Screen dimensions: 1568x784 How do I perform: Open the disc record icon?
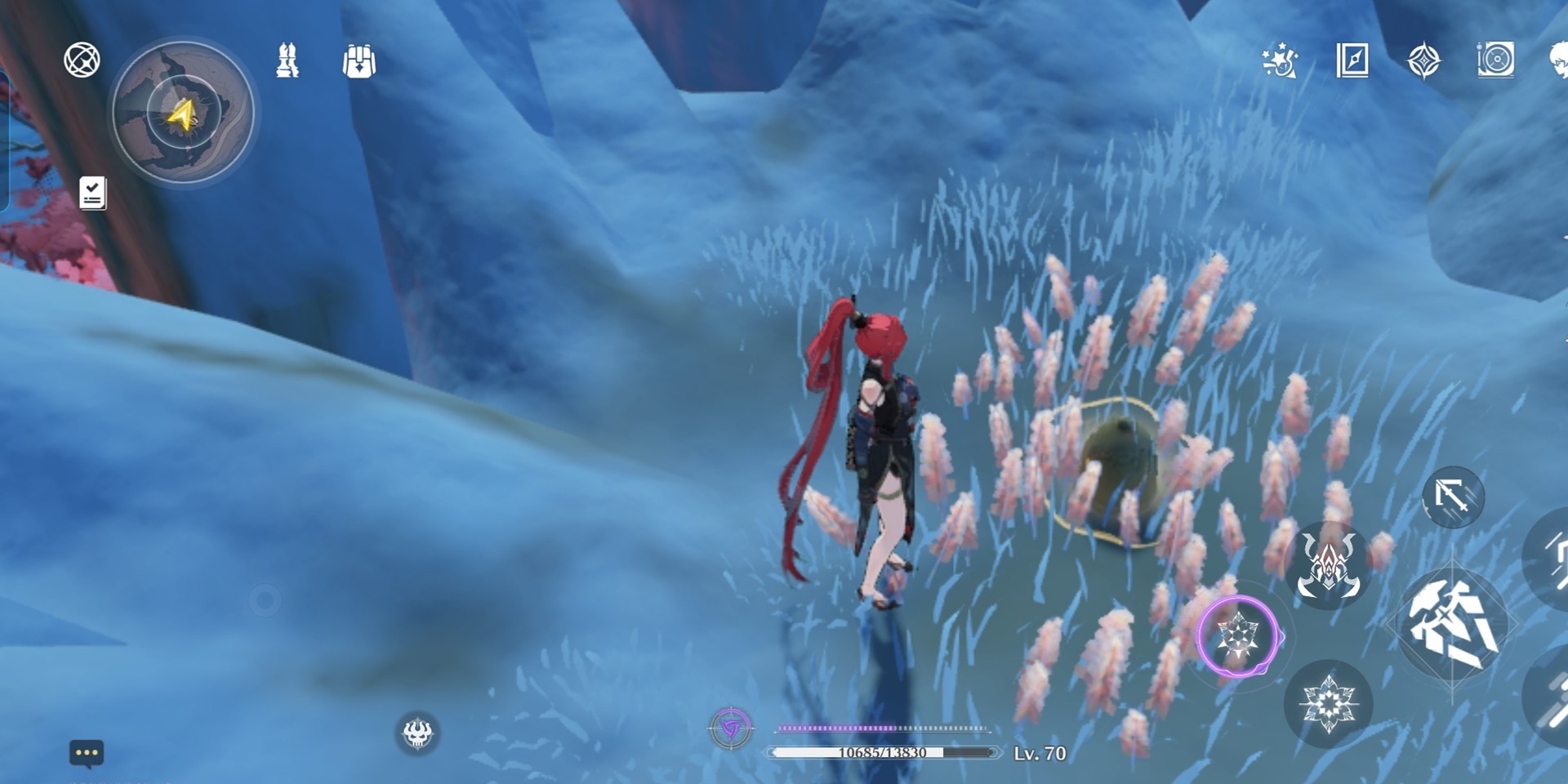click(x=1495, y=60)
